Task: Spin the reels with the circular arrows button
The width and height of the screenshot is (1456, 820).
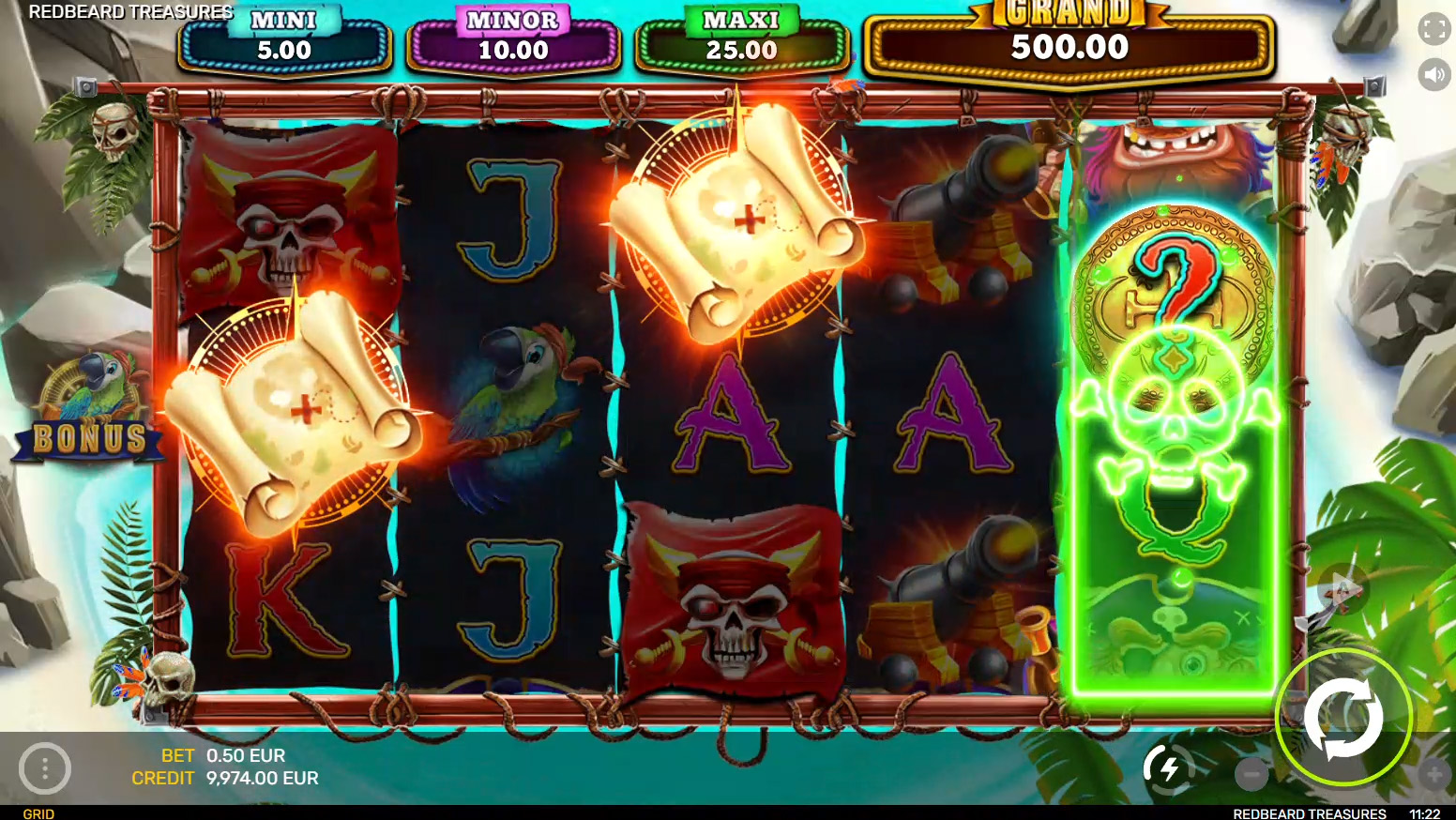Action: [1342, 718]
